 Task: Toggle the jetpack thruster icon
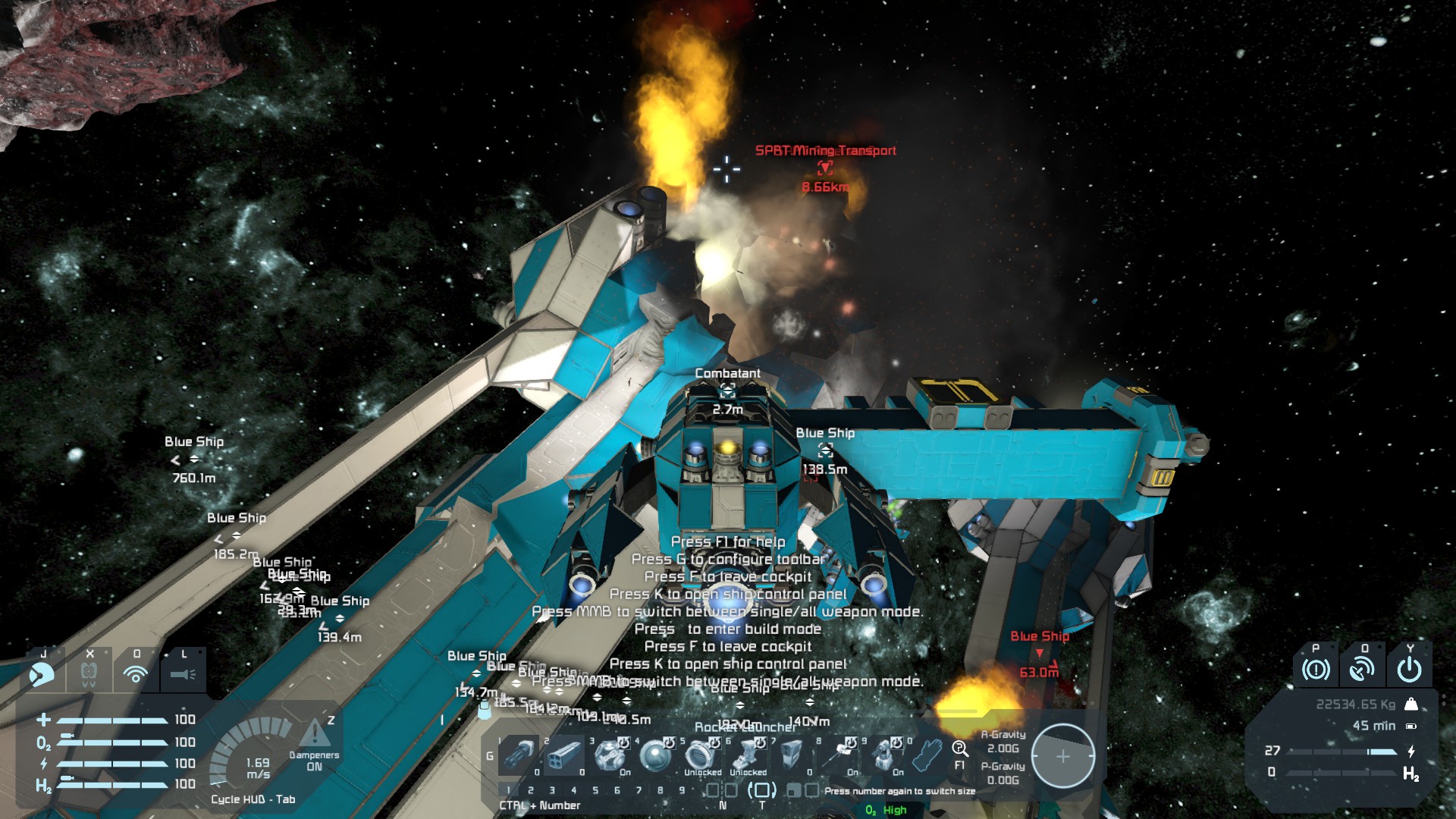point(89,673)
